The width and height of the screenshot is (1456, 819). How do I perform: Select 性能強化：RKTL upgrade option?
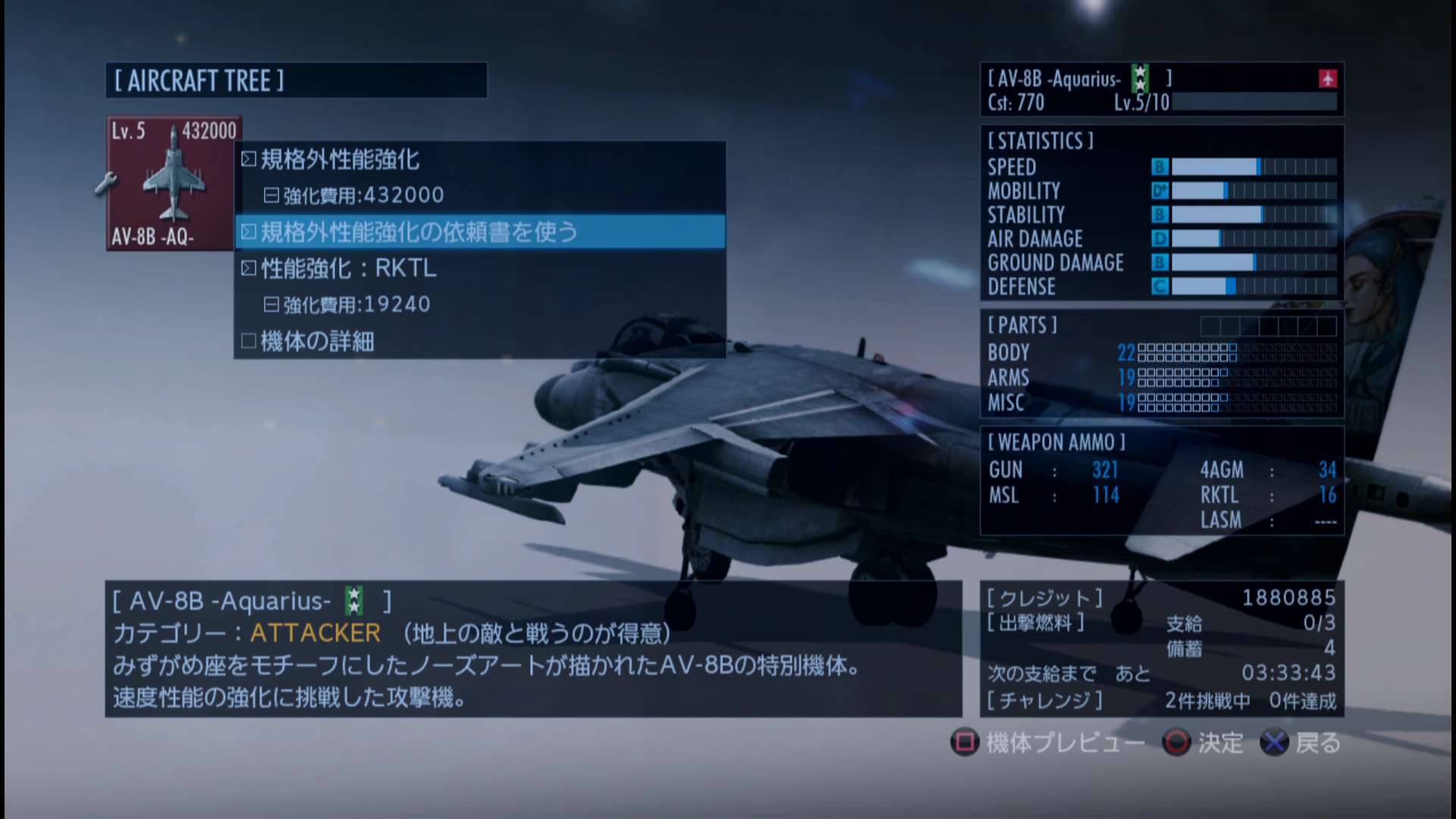[x=348, y=268]
